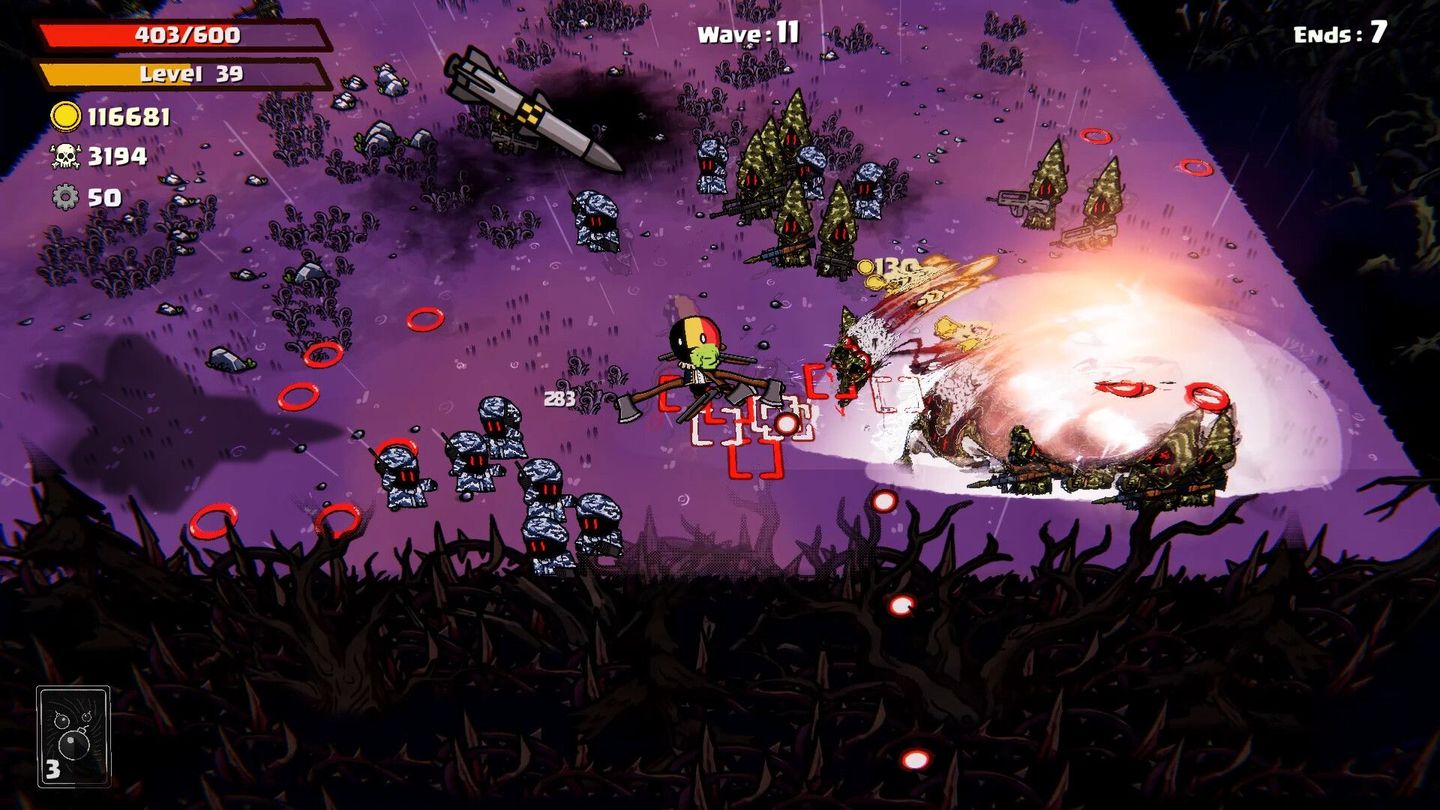This screenshot has width=1440, height=810.
Task: Click the bomb card showing 3 charges
Action: (x=74, y=735)
